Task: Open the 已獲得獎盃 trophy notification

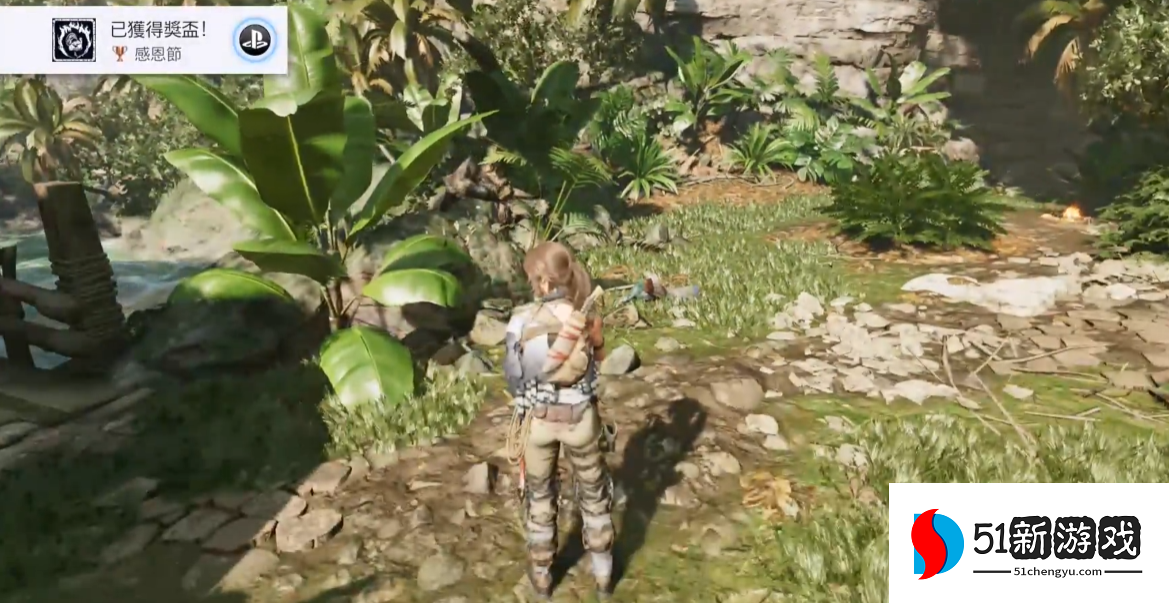Action: click(143, 40)
